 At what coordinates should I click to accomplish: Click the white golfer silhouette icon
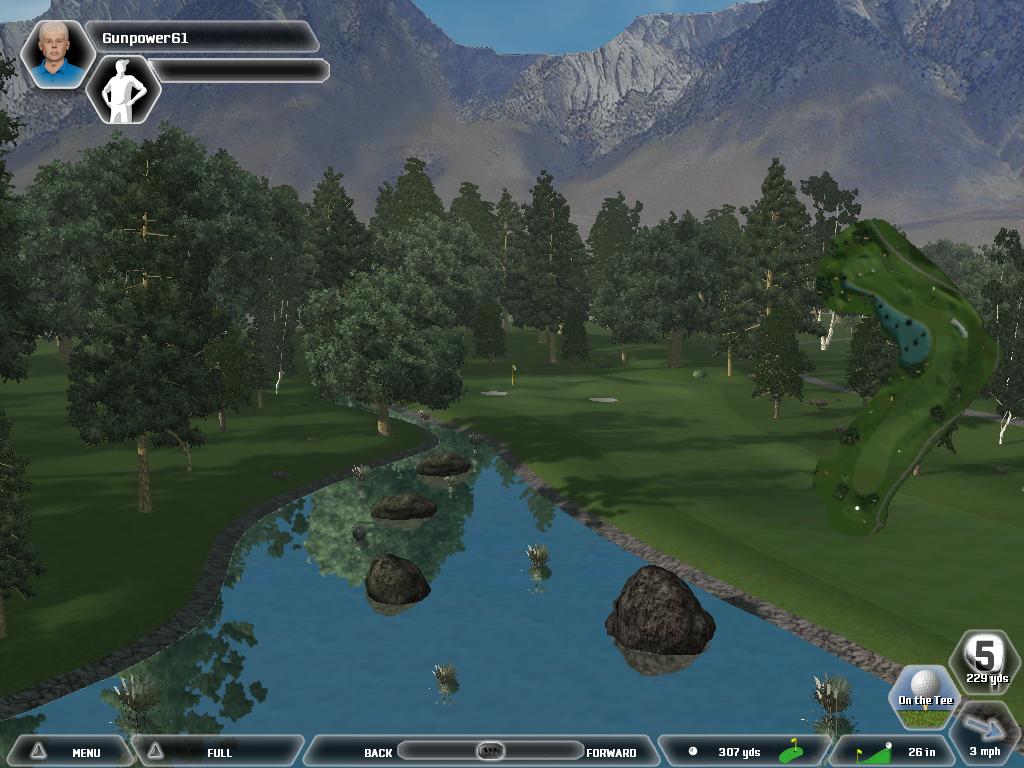click(x=123, y=90)
